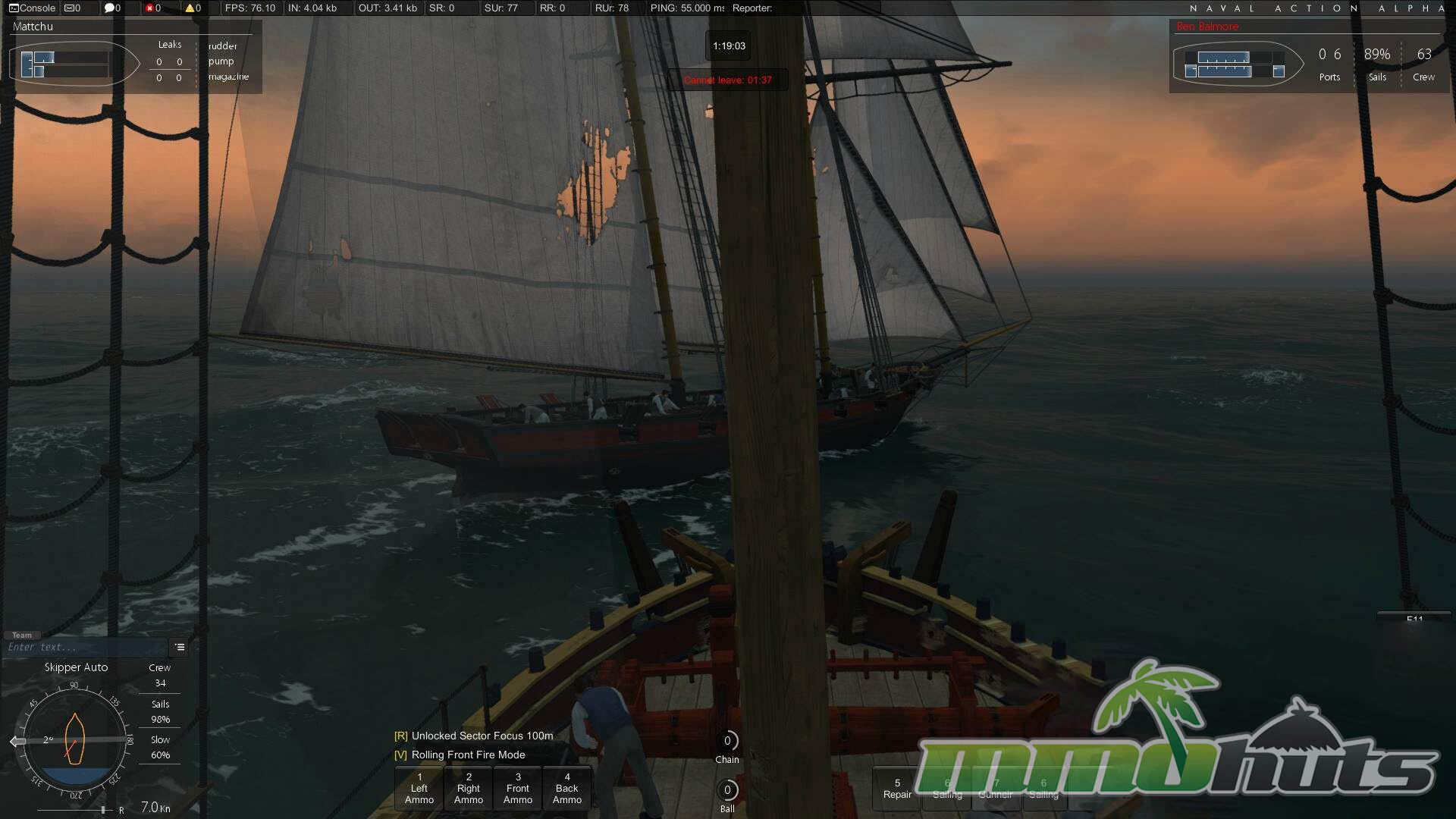Select Left Ammo for the guns
This screenshot has width=1456, height=819.
(x=419, y=789)
